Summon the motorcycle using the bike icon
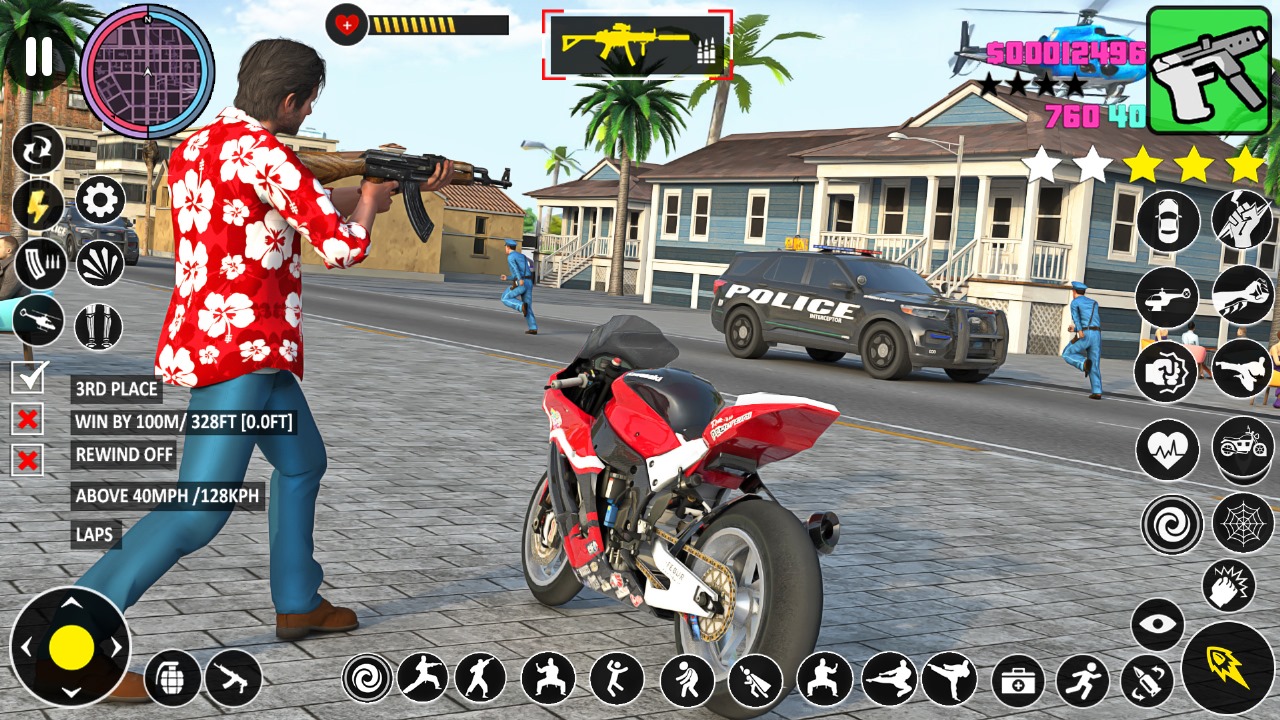This screenshot has width=1280, height=720. pyautogui.click(x=1242, y=445)
